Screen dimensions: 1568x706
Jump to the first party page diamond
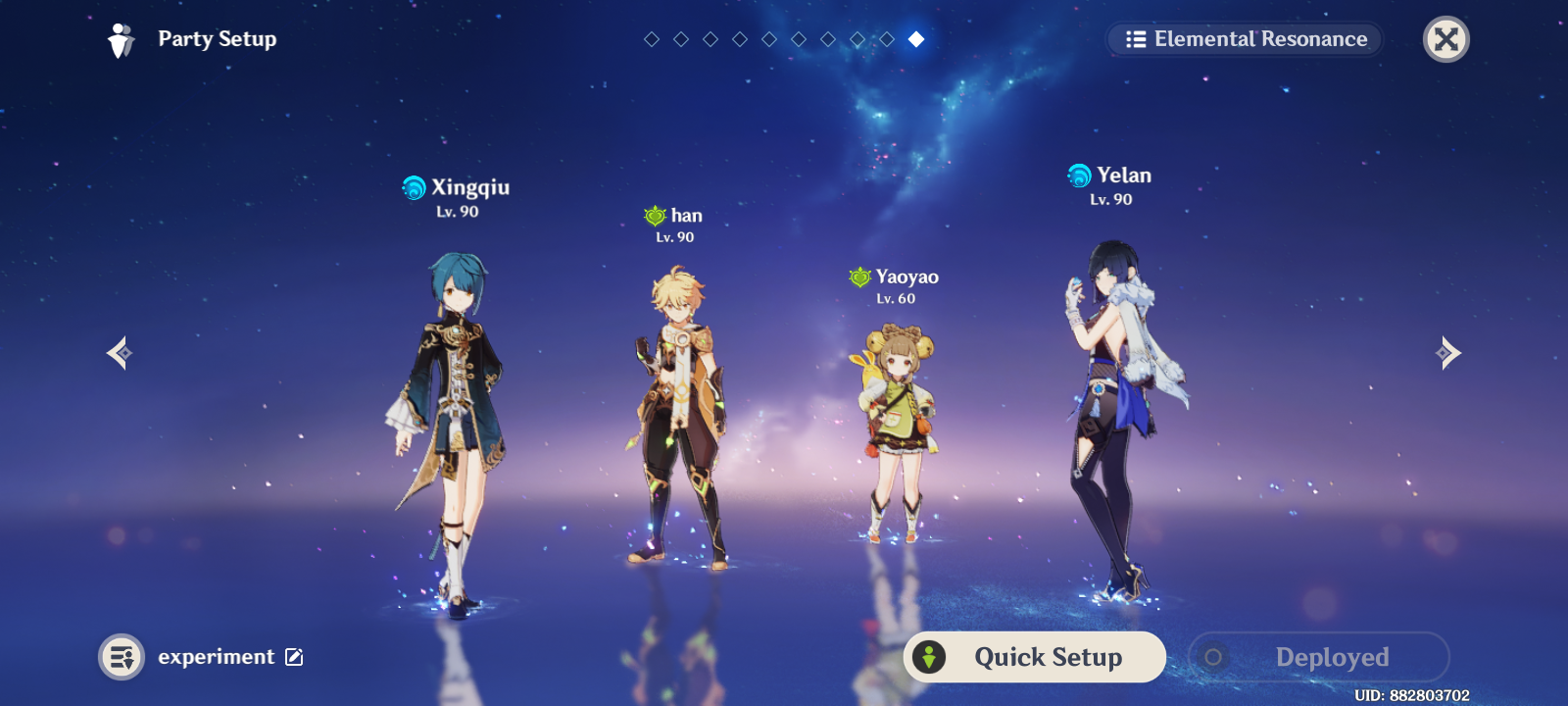click(652, 39)
